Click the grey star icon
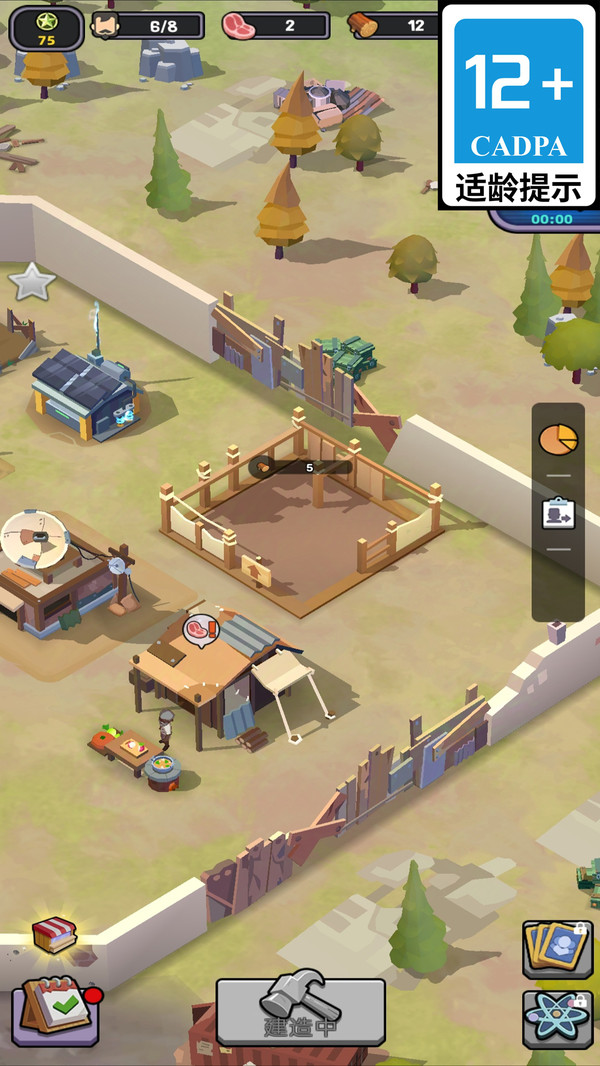This screenshot has height=1066, width=600. tap(31, 282)
